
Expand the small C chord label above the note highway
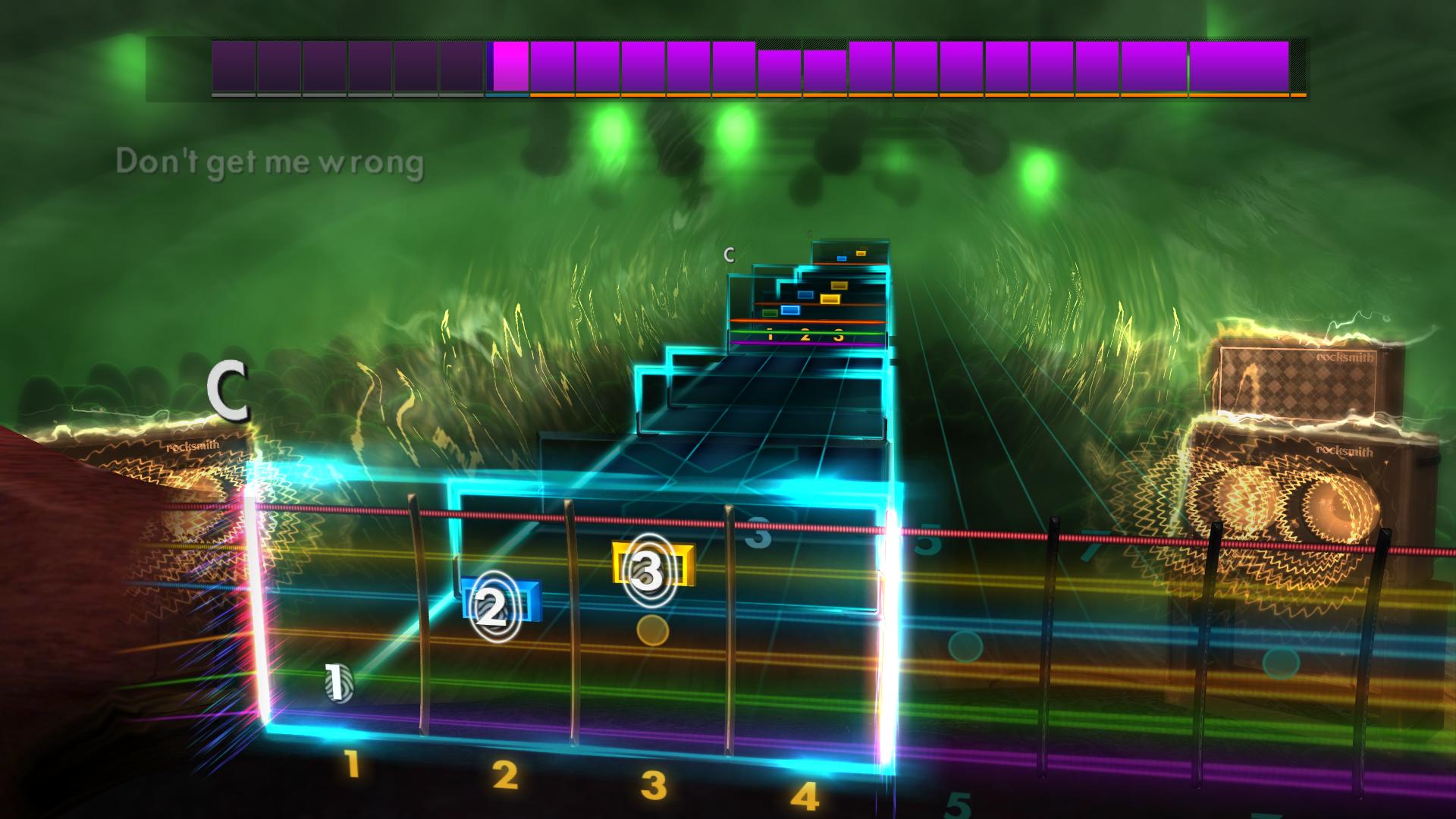[x=730, y=254]
